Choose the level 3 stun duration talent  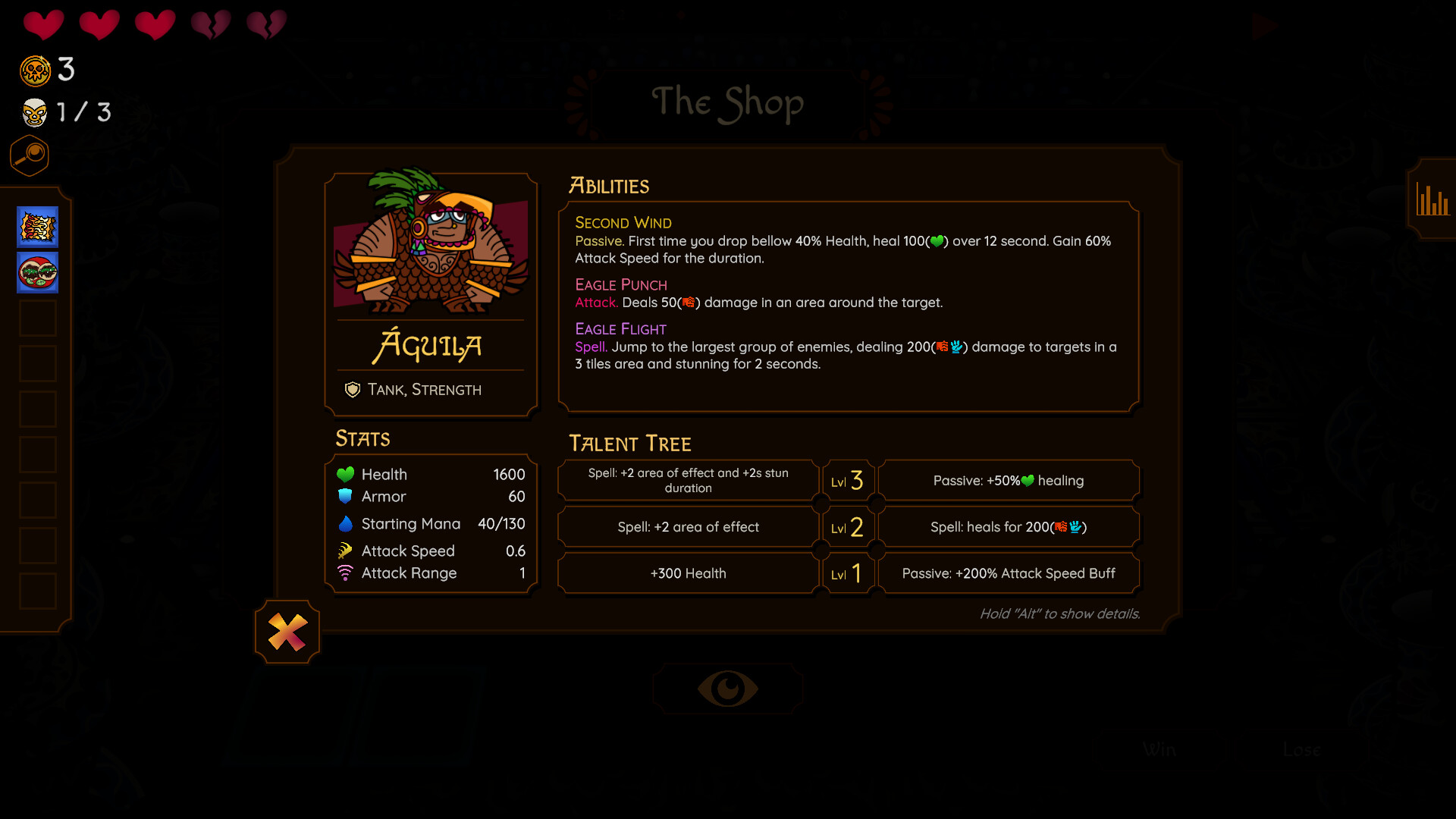click(x=687, y=480)
